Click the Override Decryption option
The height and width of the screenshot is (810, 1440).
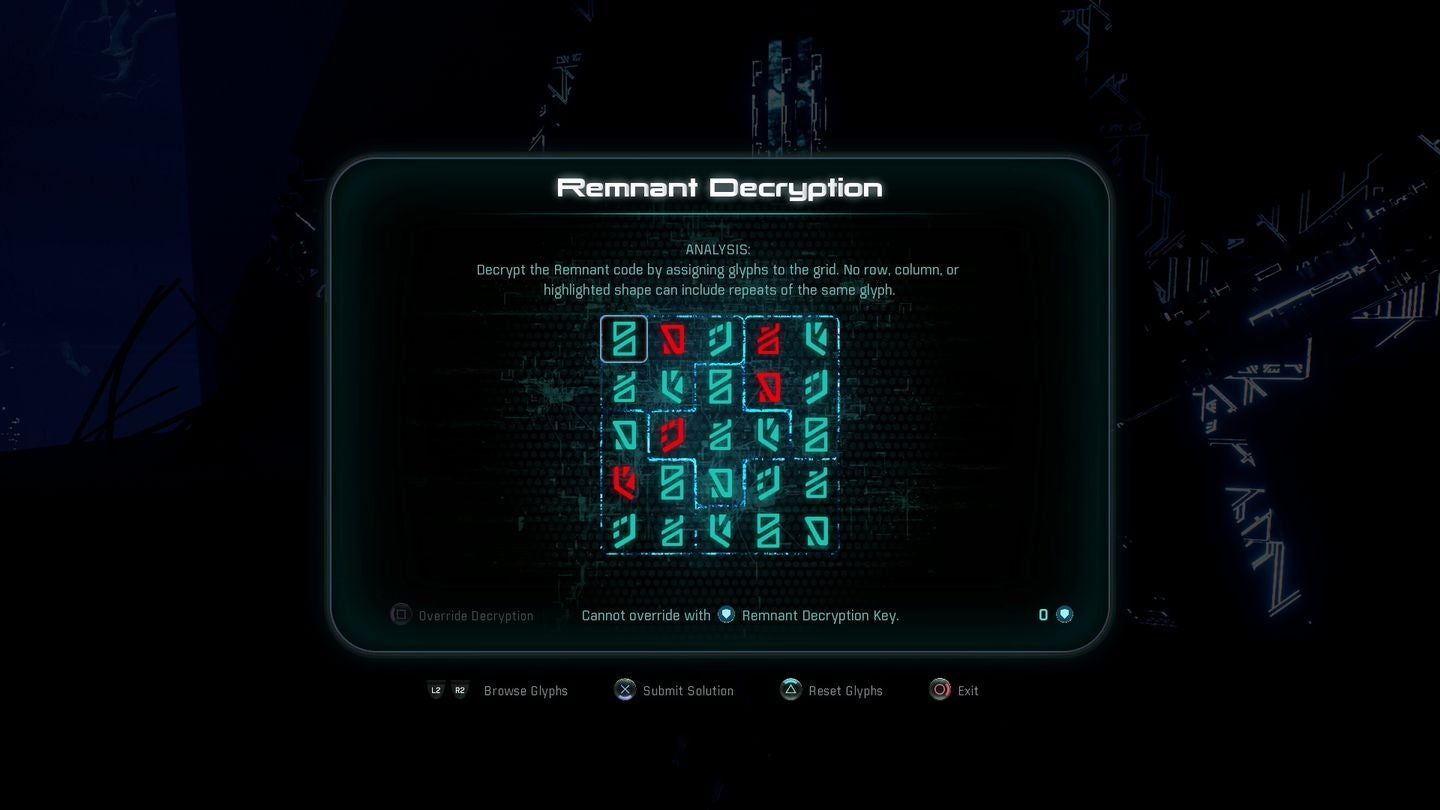pyautogui.click(x=475, y=615)
